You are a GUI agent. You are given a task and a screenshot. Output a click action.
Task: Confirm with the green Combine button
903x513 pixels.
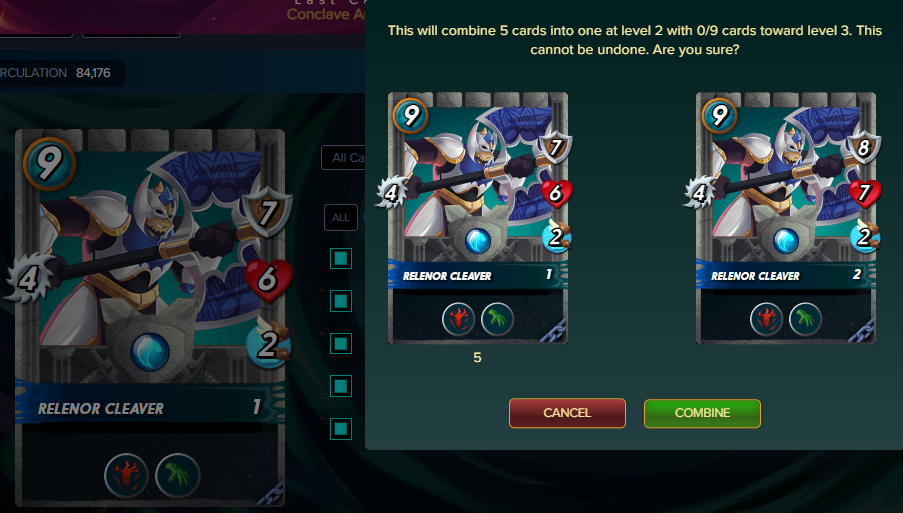(702, 413)
